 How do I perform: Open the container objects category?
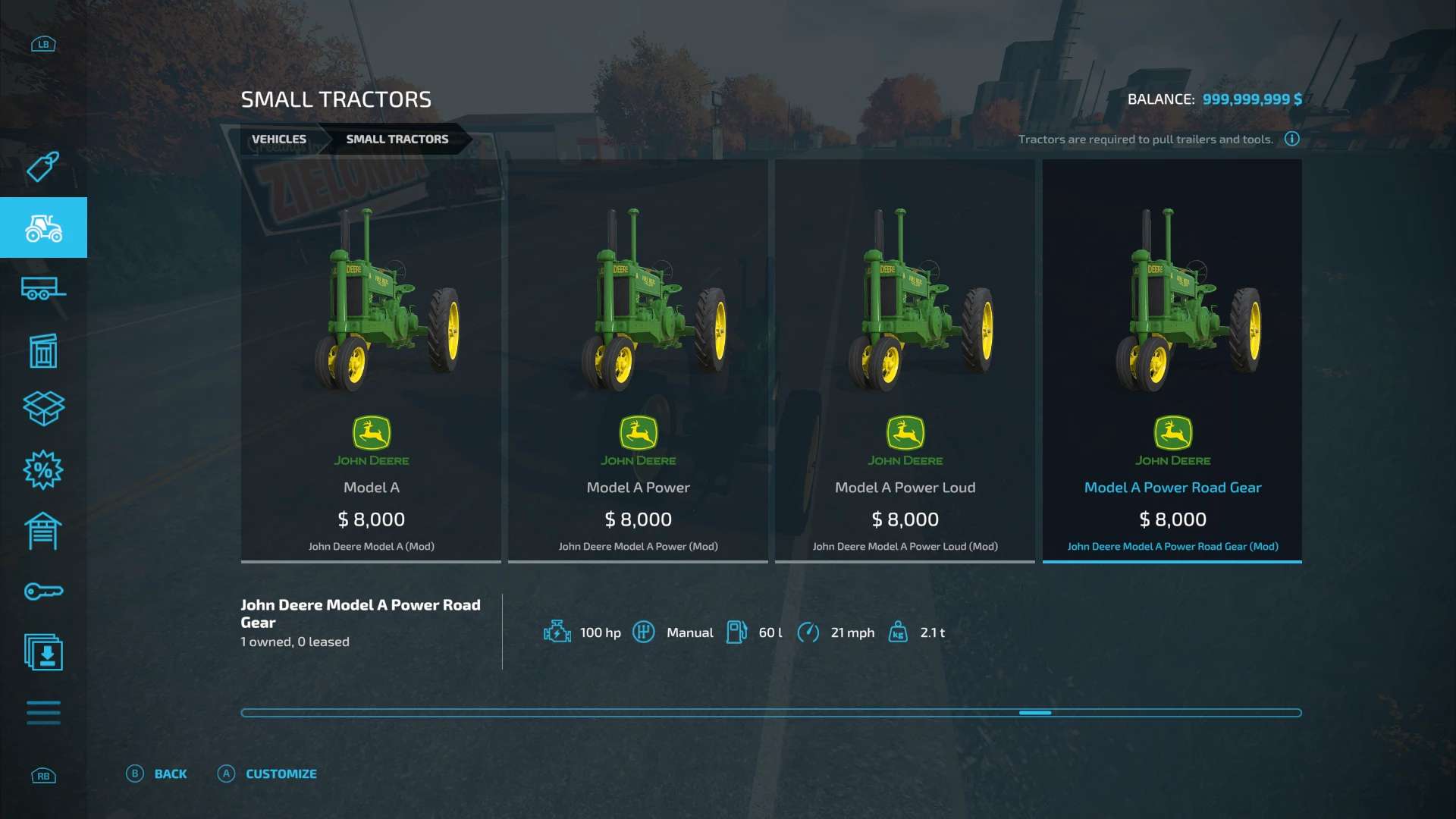43,350
